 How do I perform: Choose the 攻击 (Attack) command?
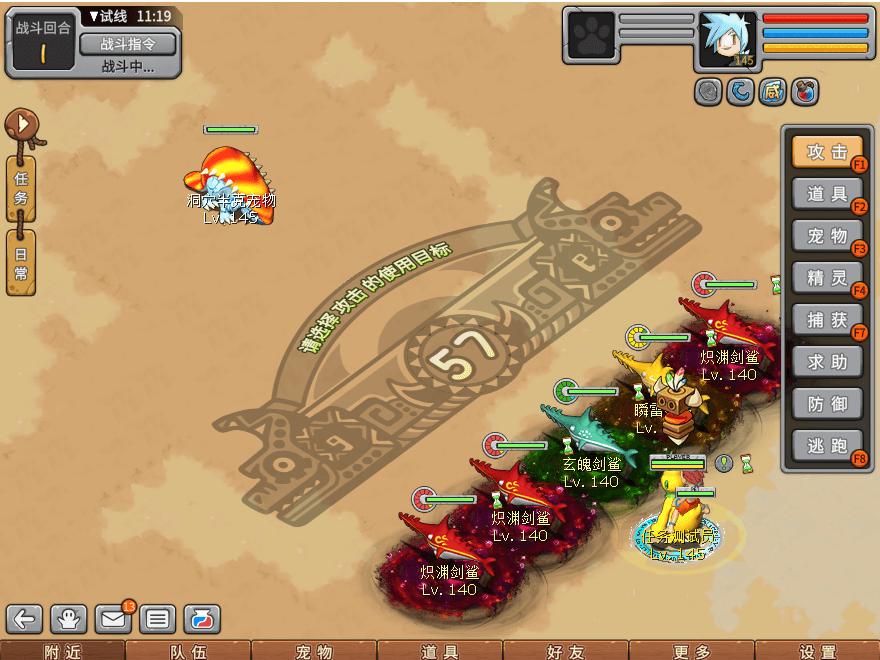827,152
